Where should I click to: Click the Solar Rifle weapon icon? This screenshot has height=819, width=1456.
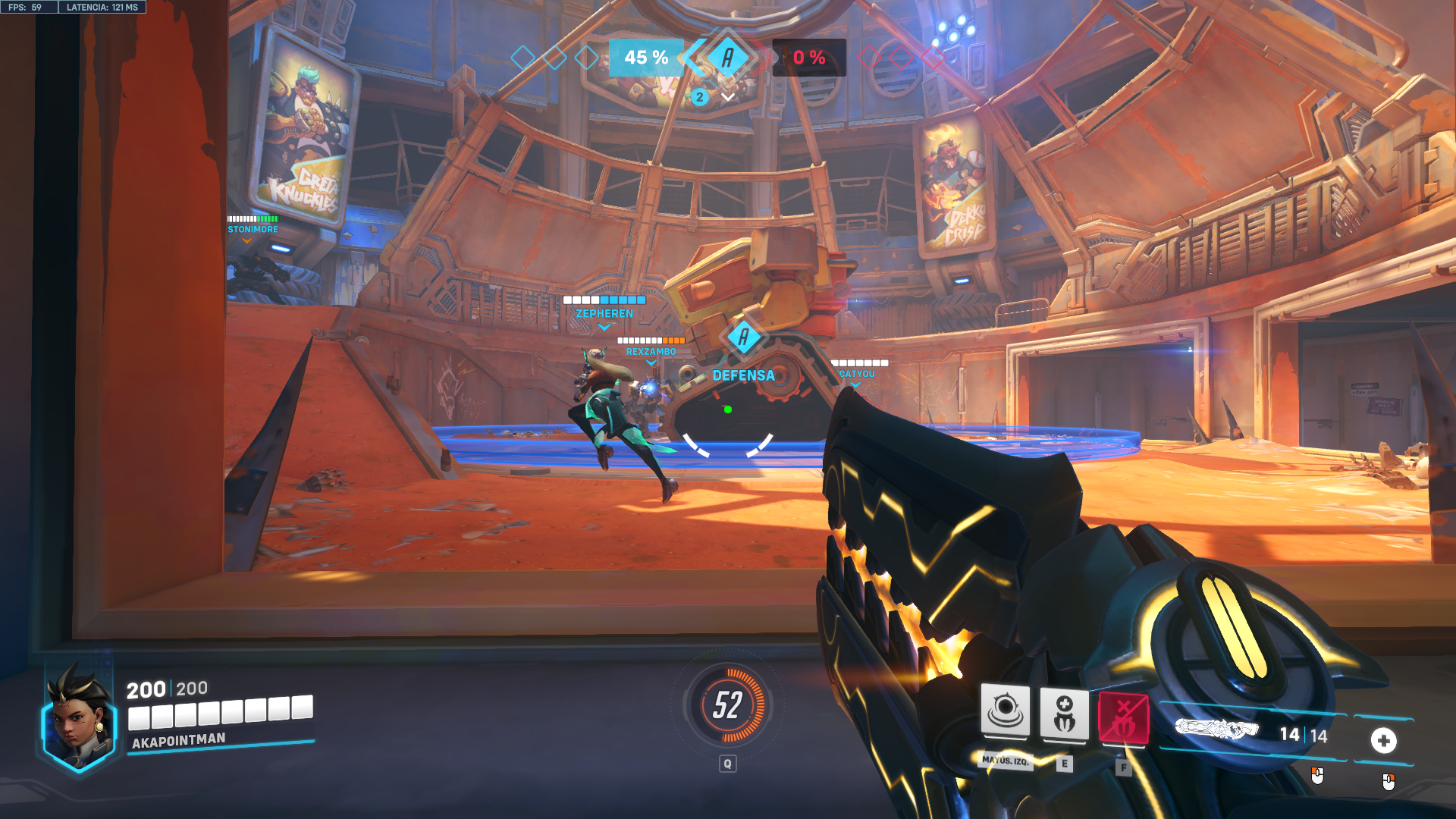point(1216,730)
